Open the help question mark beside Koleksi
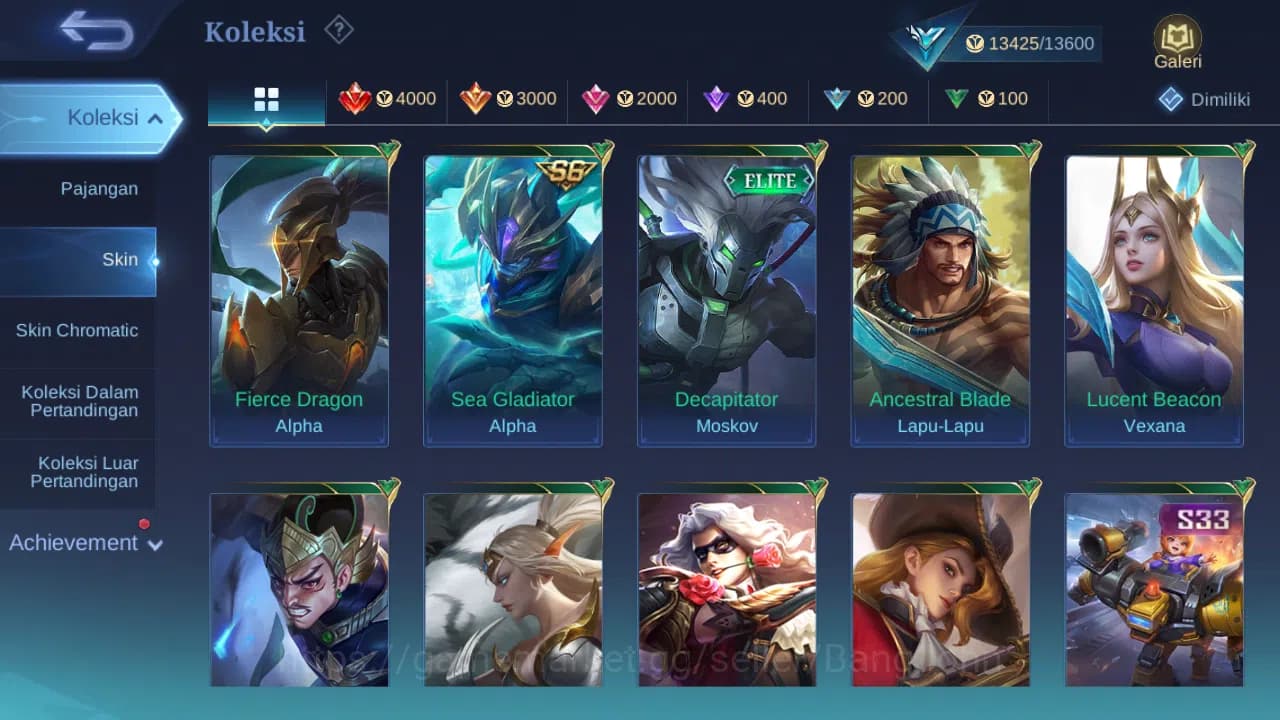Image resolution: width=1280 pixels, height=720 pixels. pyautogui.click(x=338, y=31)
